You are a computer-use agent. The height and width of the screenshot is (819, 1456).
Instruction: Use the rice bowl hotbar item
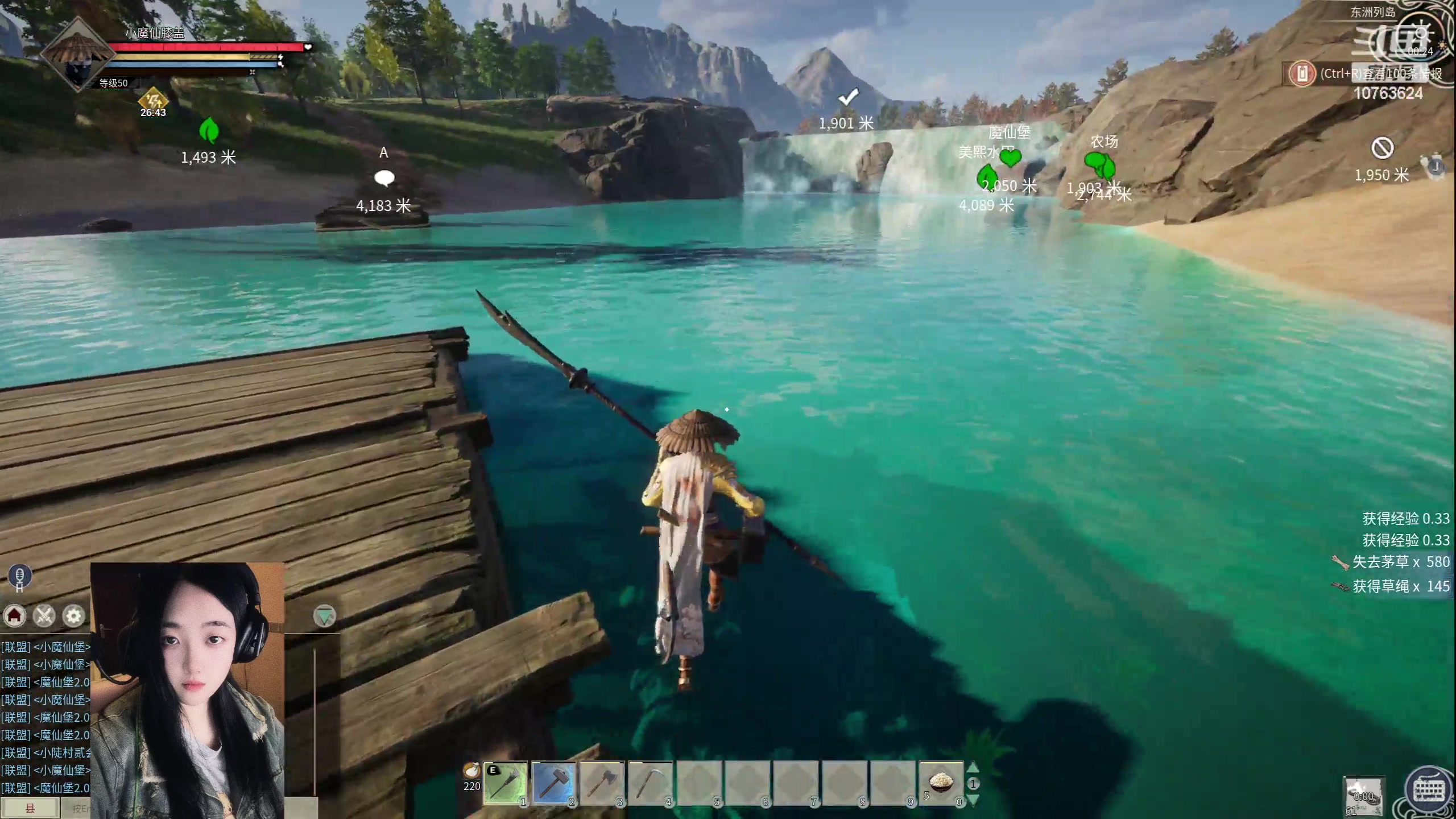pos(941,784)
